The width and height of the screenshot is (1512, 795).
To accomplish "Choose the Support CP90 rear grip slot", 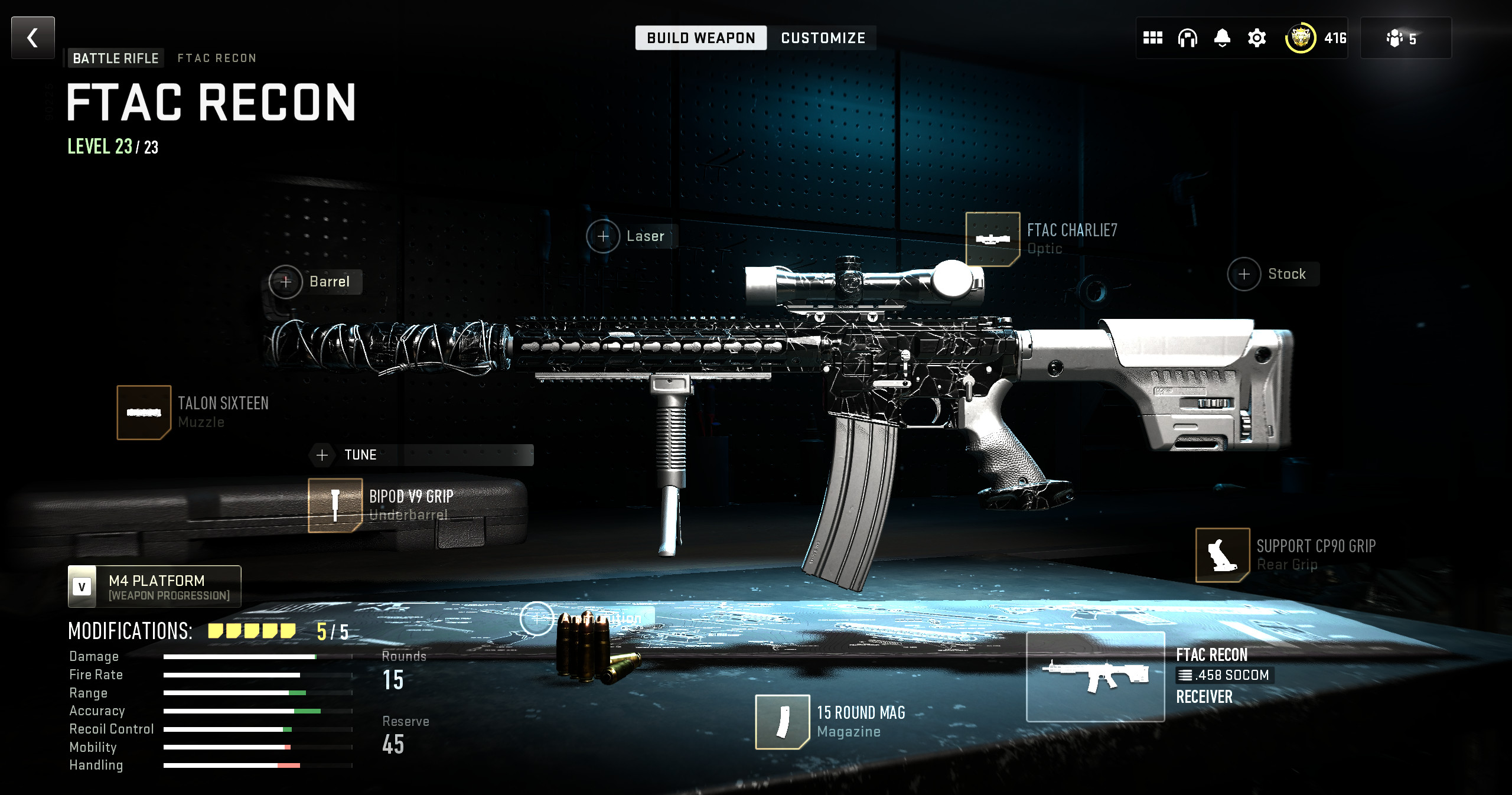I will pyautogui.click(x=1222, y=555).
